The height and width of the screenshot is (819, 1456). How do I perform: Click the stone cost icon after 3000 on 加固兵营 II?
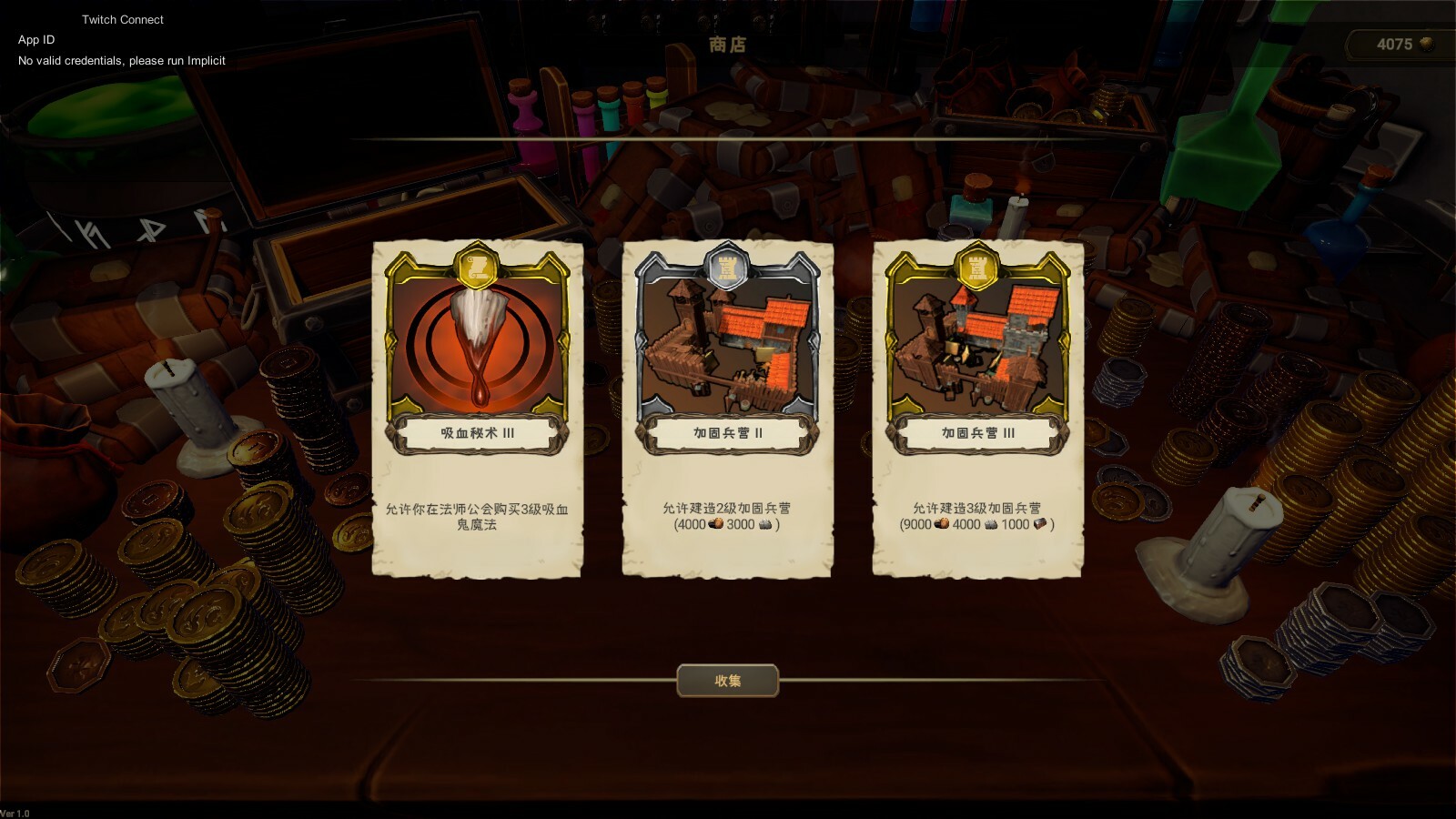[765, 525]
